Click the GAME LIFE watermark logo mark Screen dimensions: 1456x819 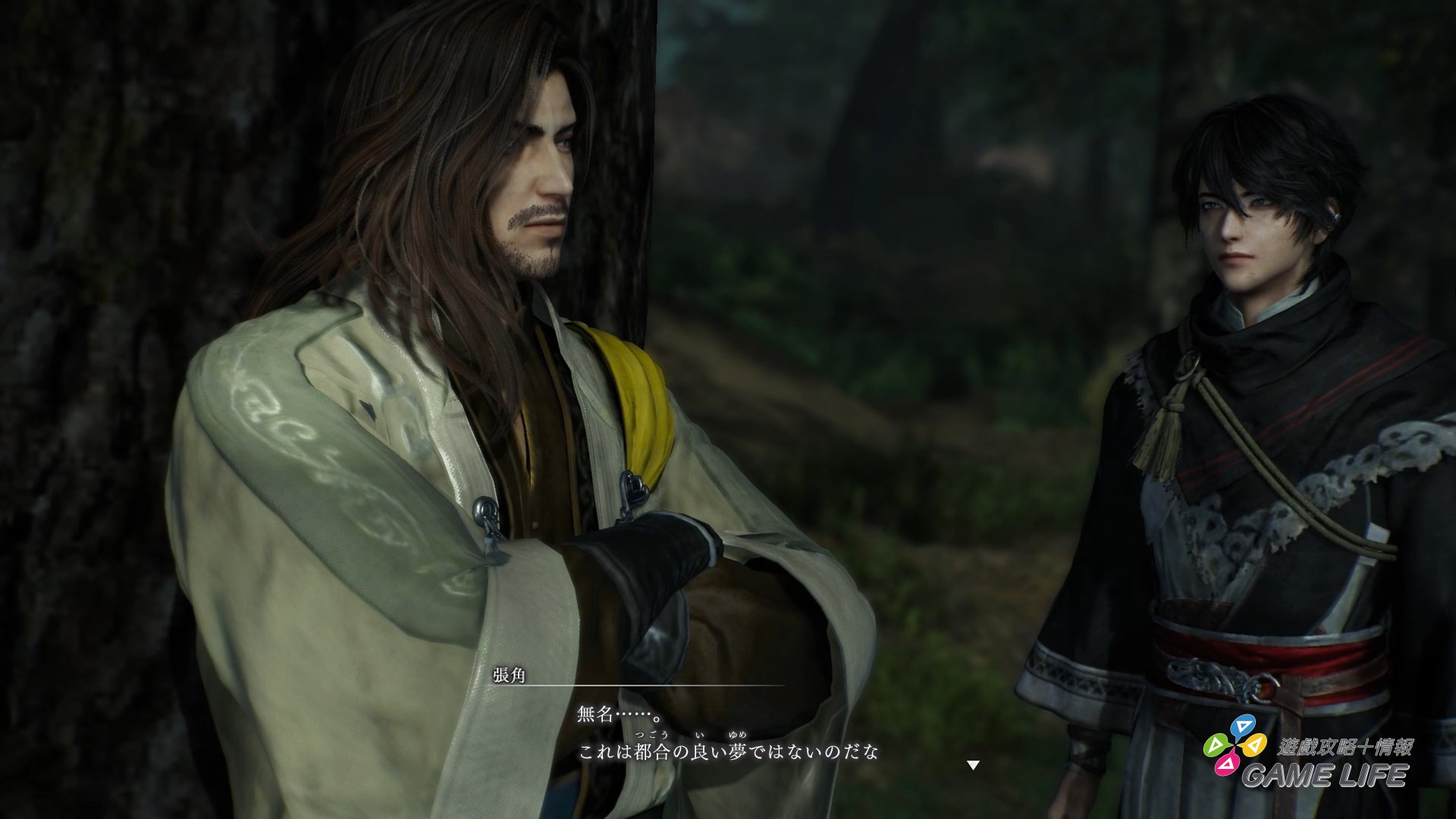(x=1235, y=745)
